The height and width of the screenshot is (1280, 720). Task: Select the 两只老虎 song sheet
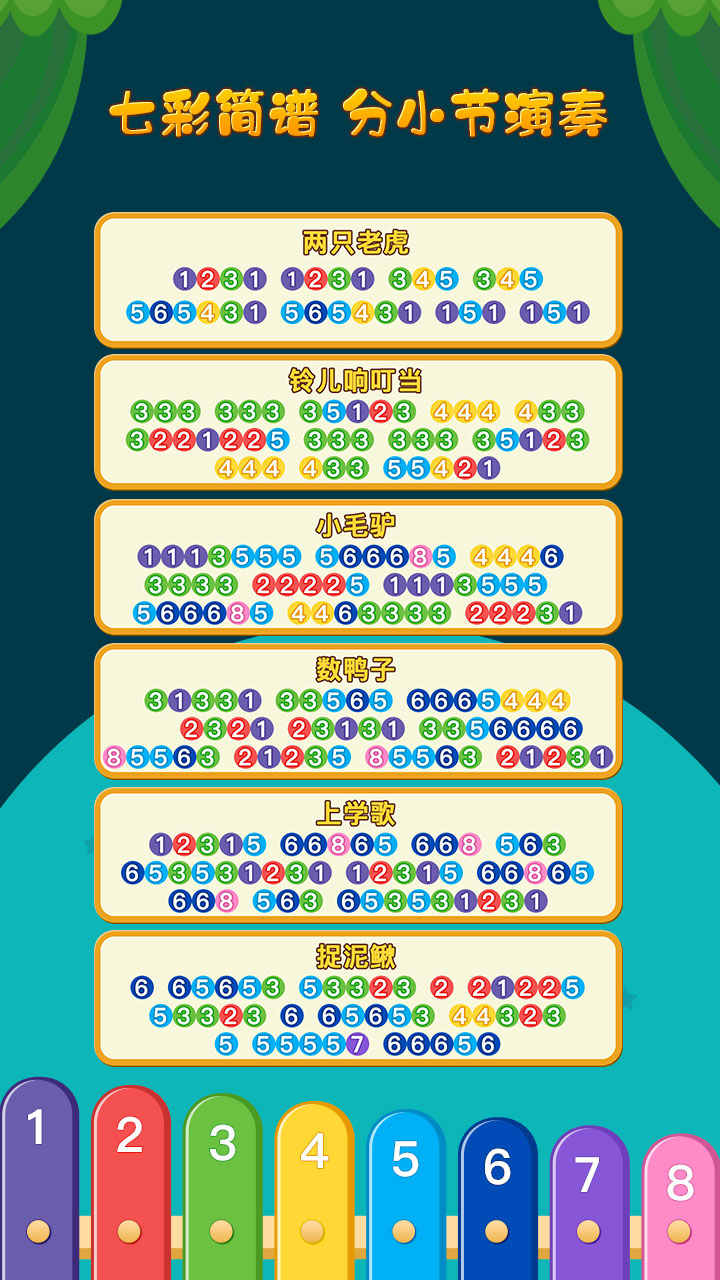pyautogui.click(x=358, y=280)
